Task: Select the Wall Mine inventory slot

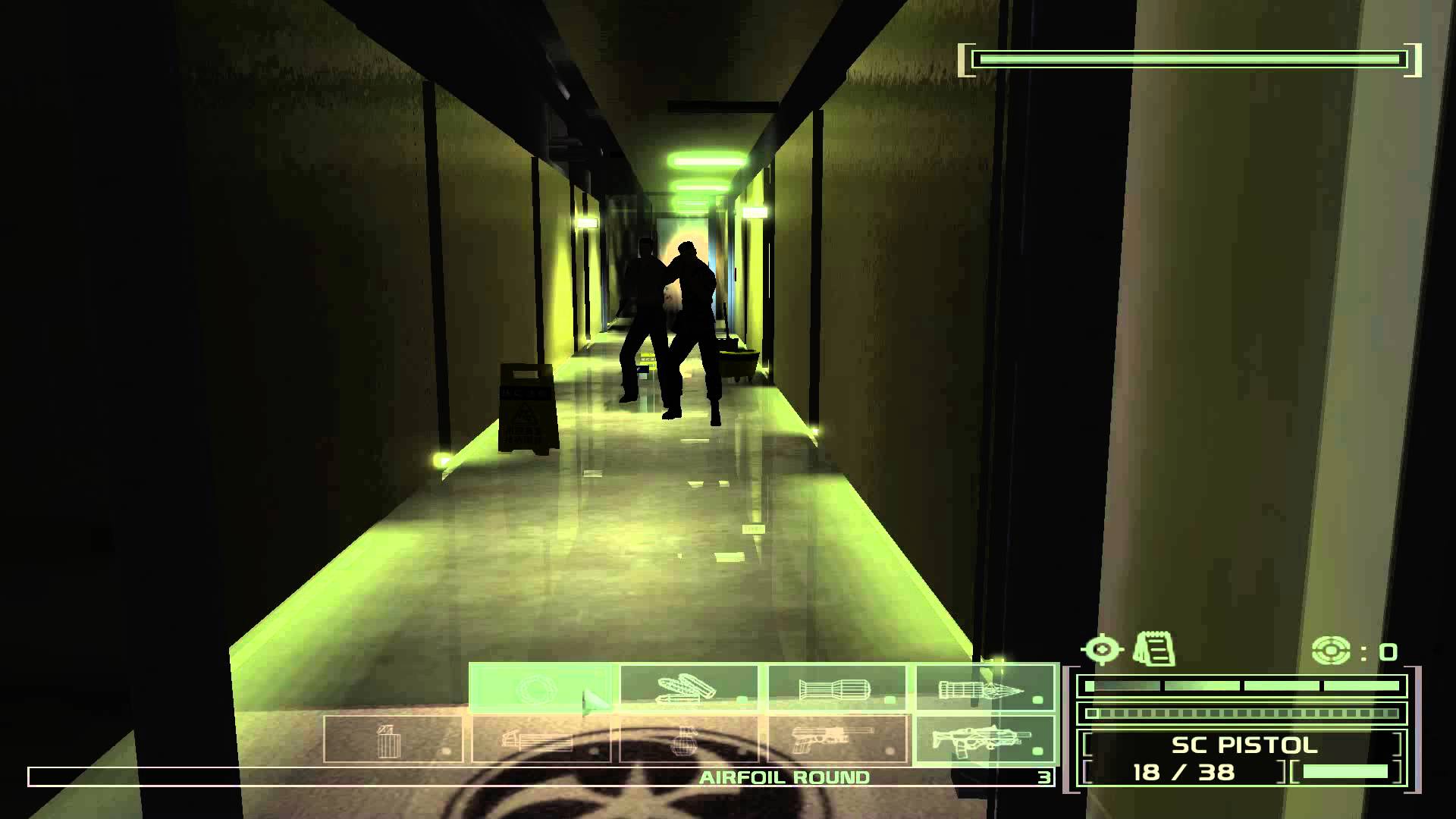Action: pos(391,739)
